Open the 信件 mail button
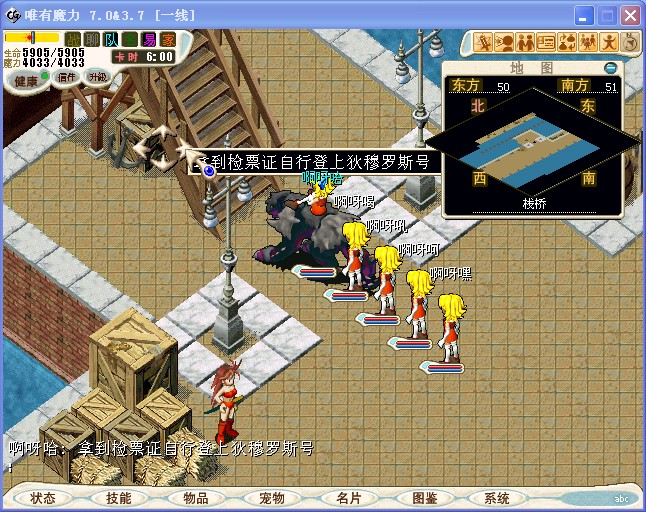The width and height of the screenshot is (646, 512). 67,77
